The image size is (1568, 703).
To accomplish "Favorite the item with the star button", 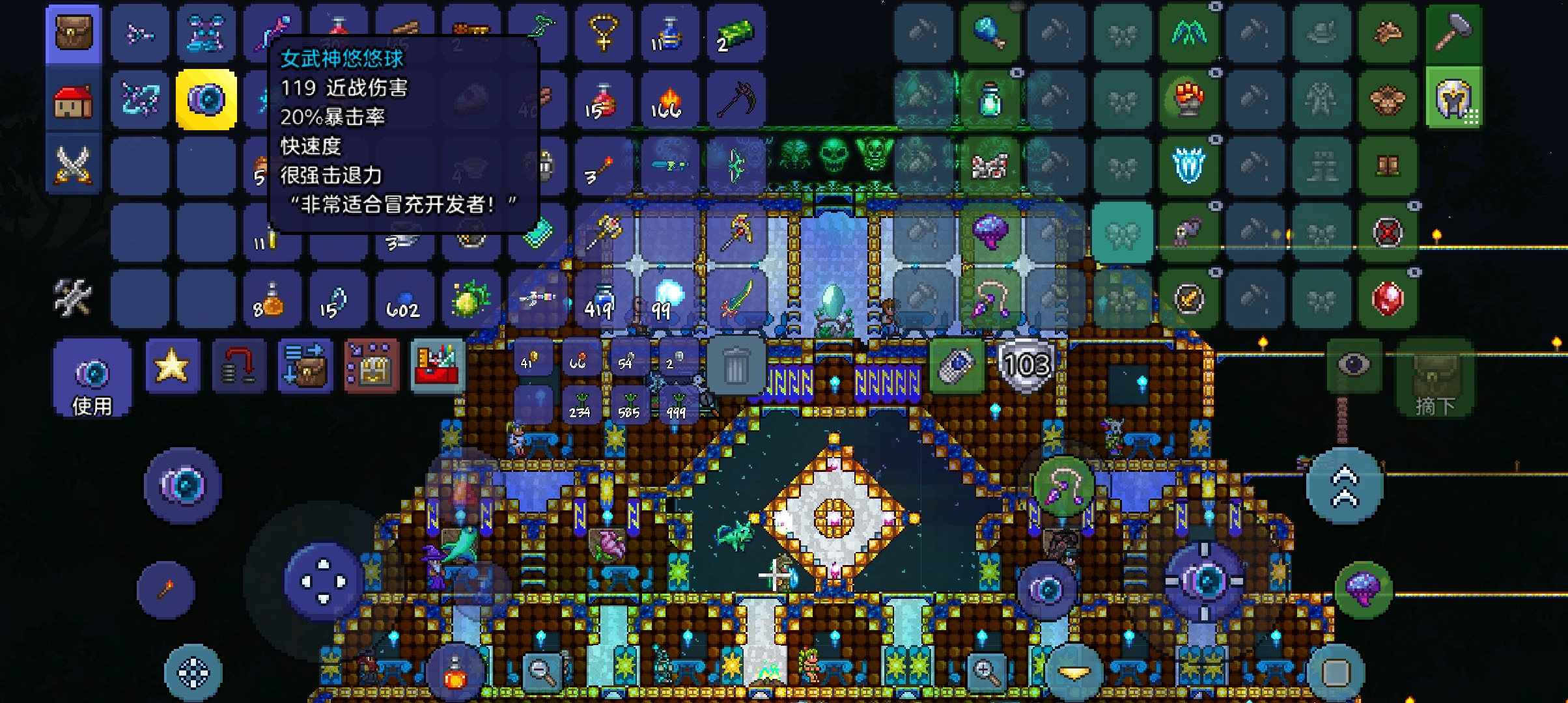I will 172,366.
